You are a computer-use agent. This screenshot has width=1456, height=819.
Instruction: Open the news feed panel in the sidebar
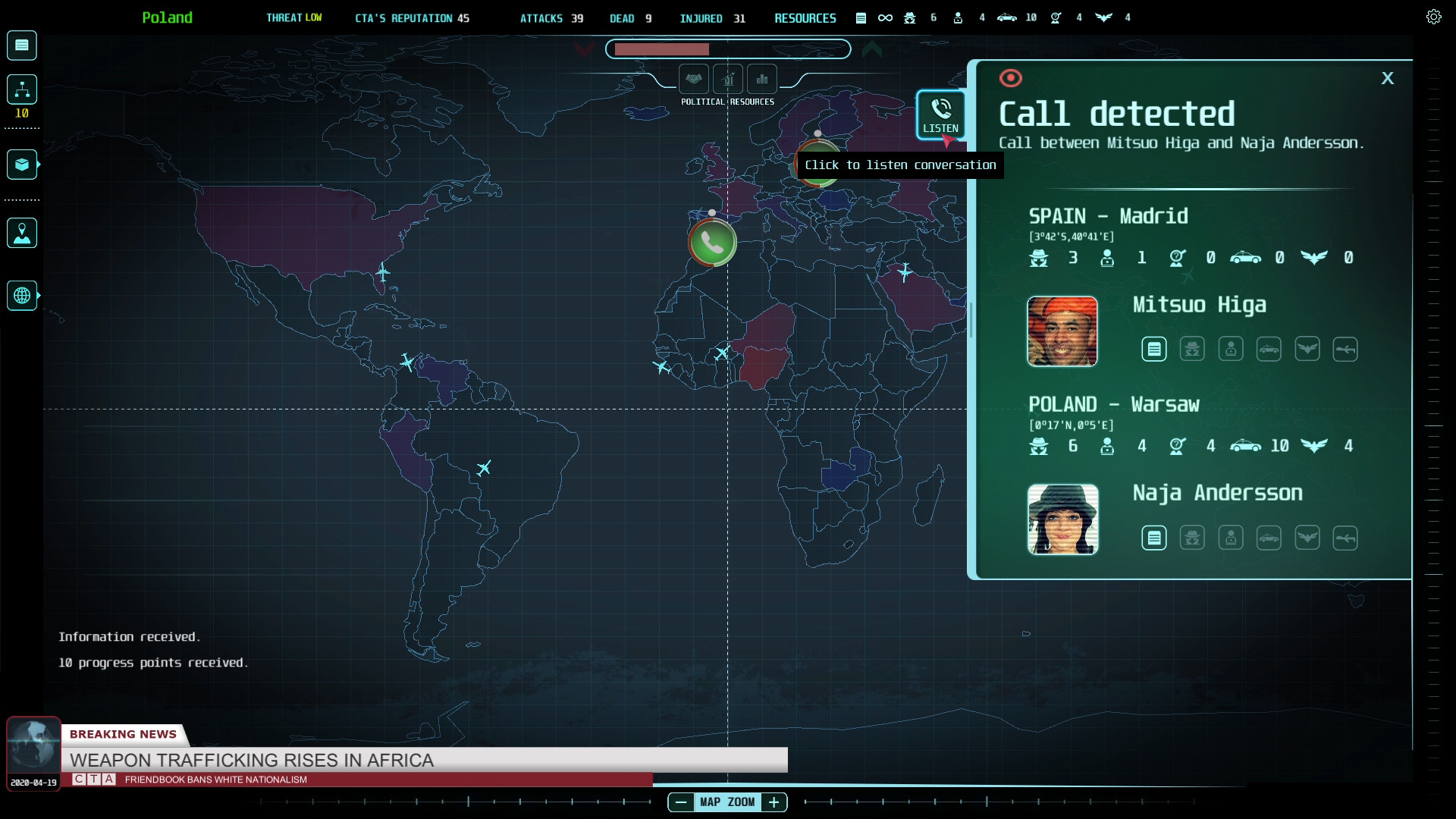point(21,45)
